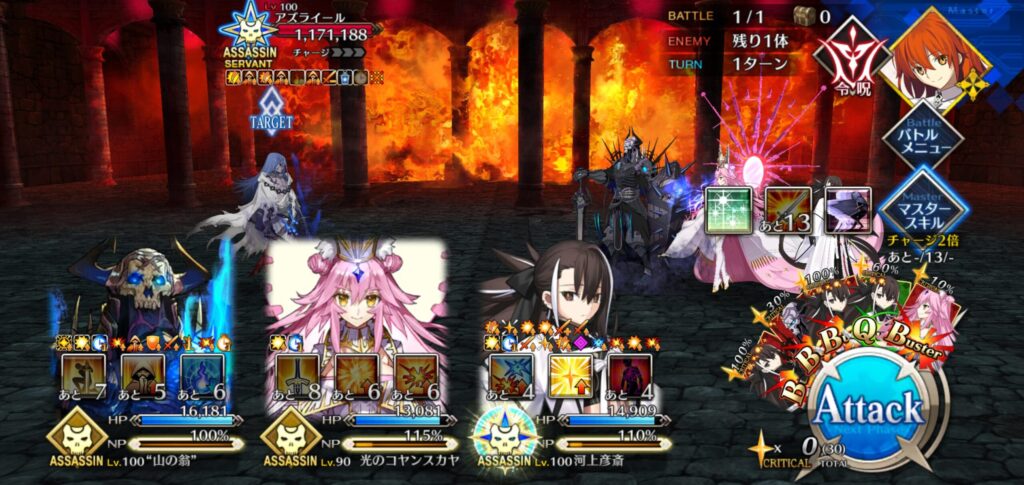This screenshot has width=1024, height=485.
Task: Activate 河上彦斎's glowing yellow up-arrow skill
Action: 571,374
